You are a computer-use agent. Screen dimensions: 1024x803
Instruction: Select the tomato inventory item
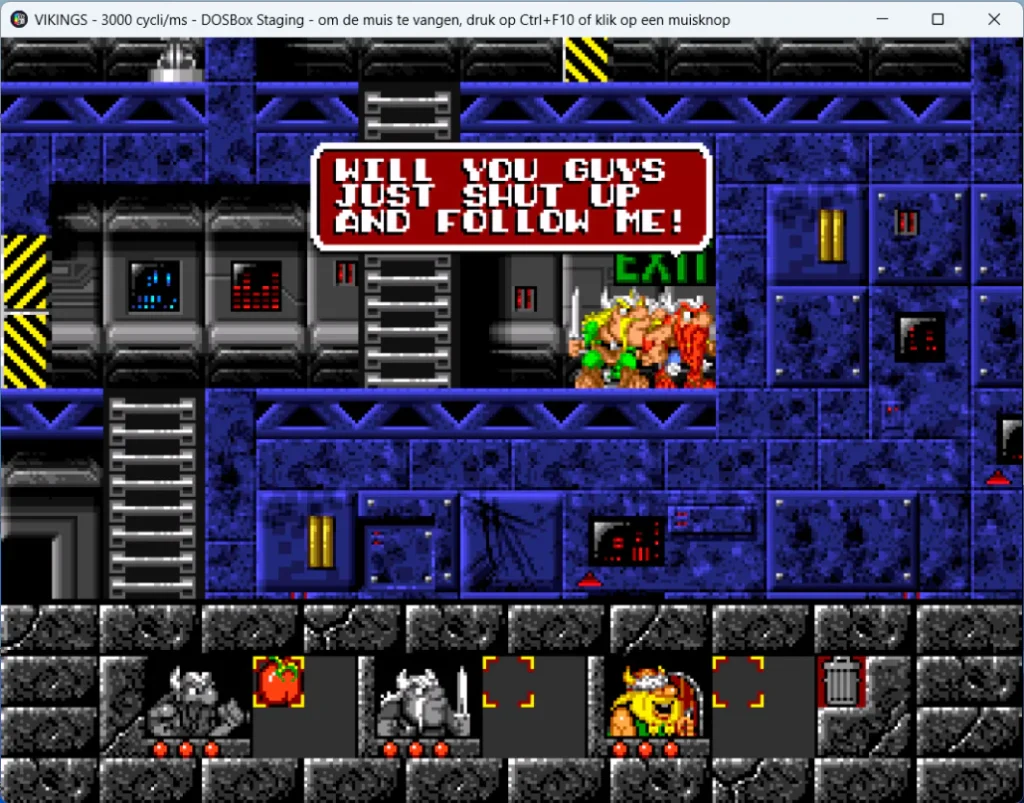(279, 681)
